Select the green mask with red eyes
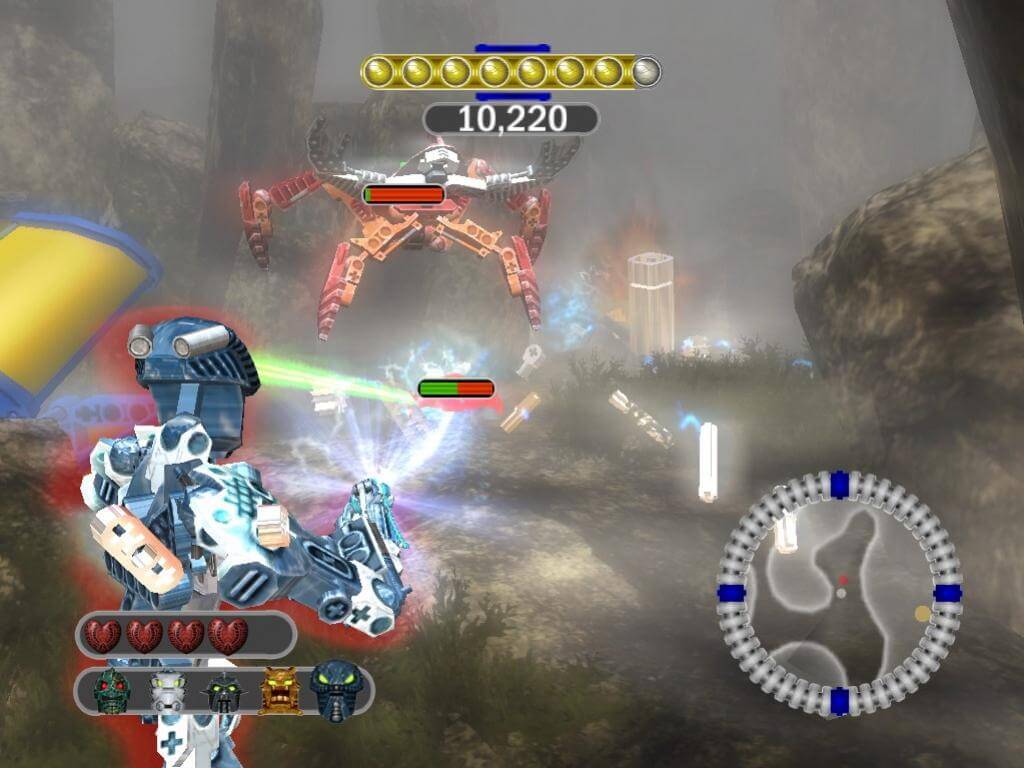 point(112,690)
